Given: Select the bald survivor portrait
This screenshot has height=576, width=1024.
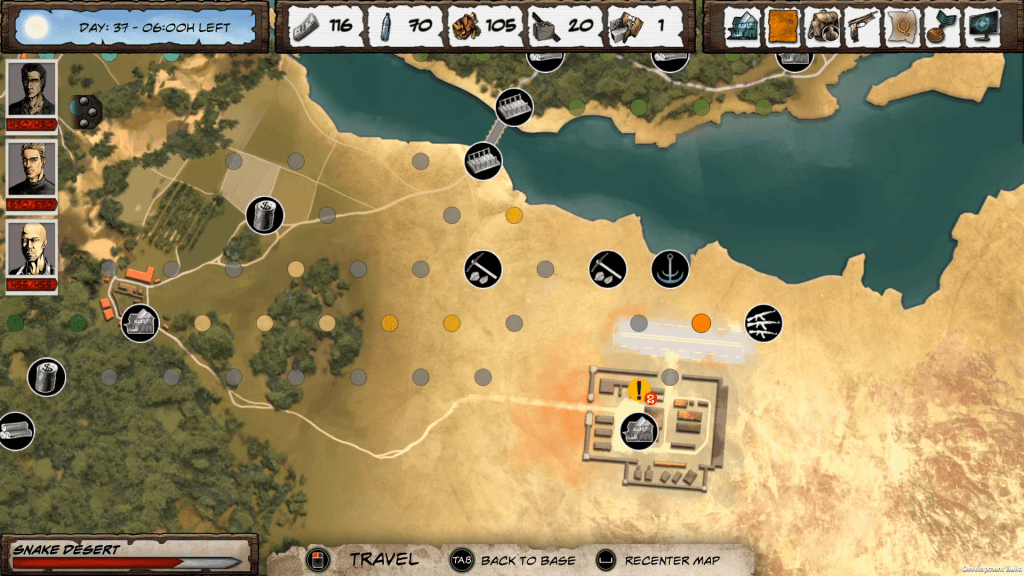Looking at the screenshot, I should (x=31, y=250).
